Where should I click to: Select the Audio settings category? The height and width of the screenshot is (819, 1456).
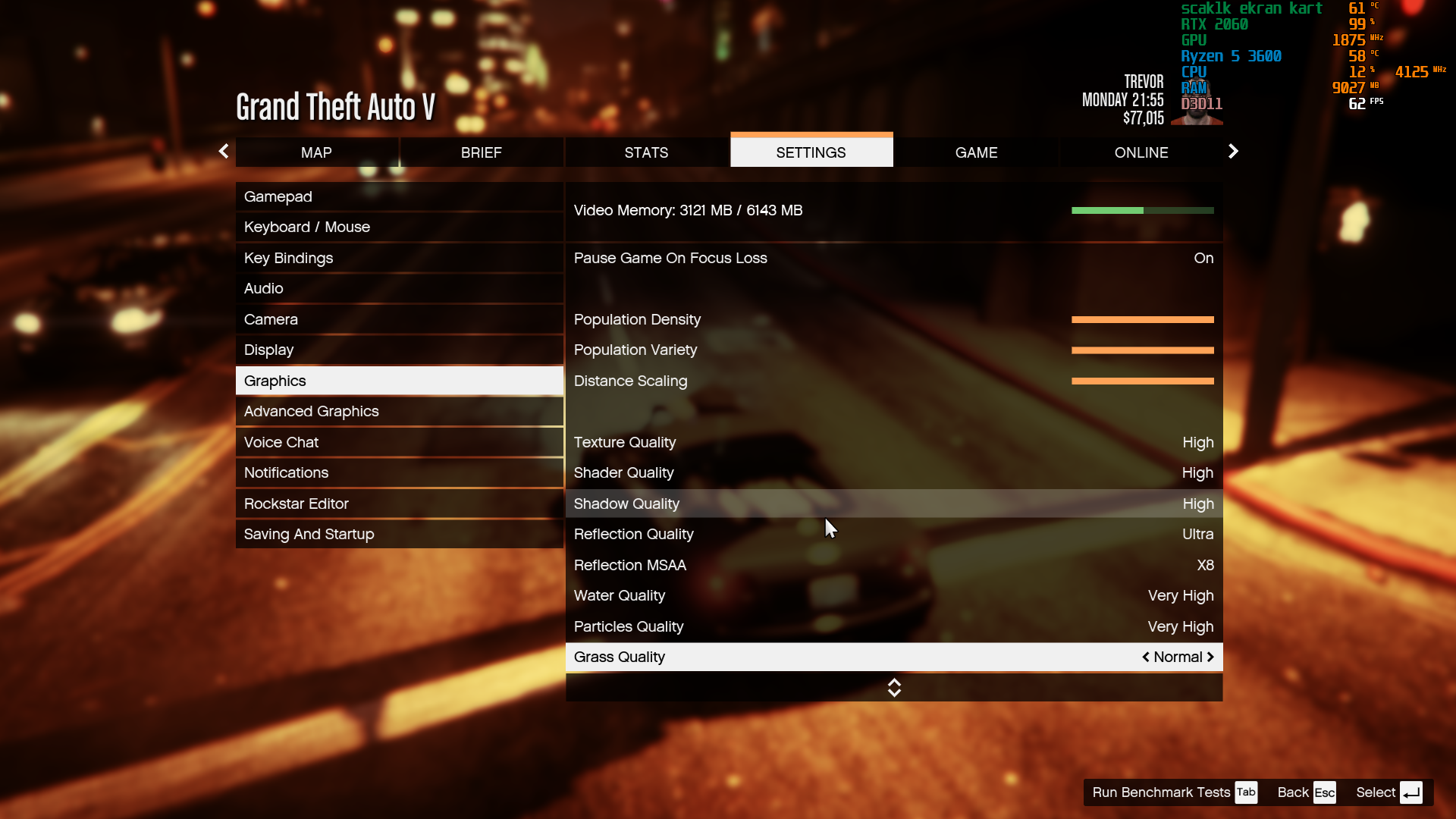click(x=399, y=288)
